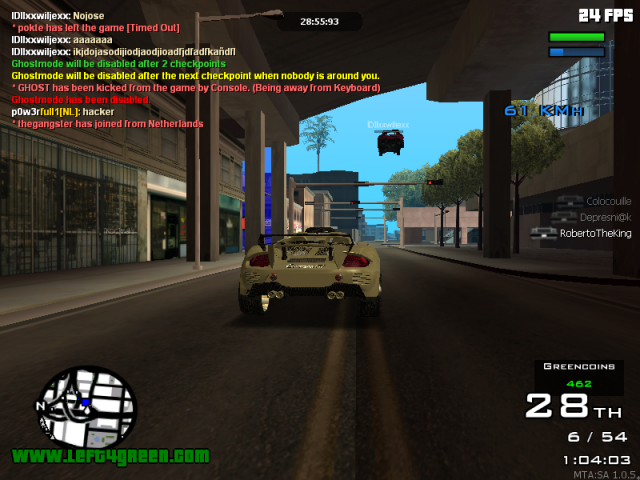Select Colocouille in the player list
The width and height of the screenshot is (640, 480).
click(x=608, y=201)
